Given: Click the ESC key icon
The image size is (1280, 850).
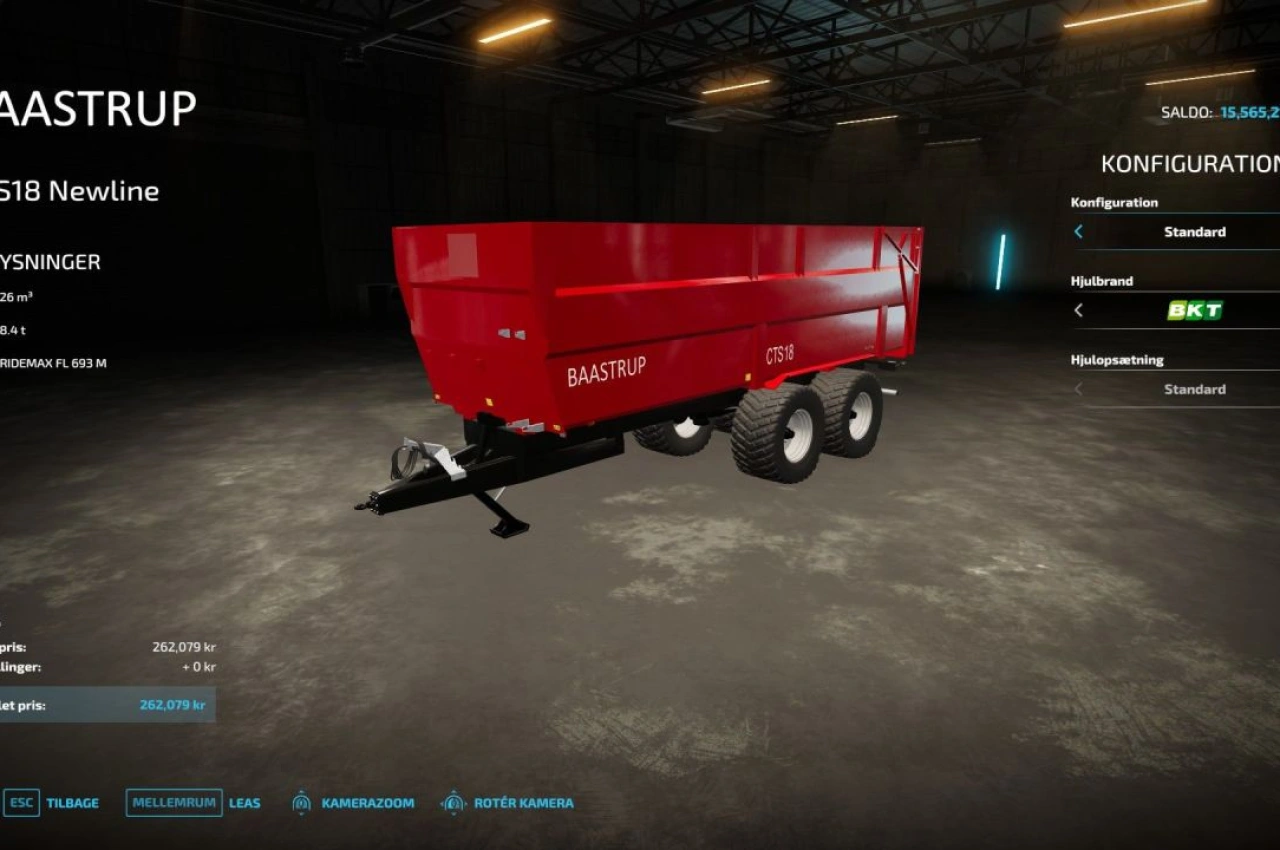Looking at the screenshot, I should pos(22,802).
